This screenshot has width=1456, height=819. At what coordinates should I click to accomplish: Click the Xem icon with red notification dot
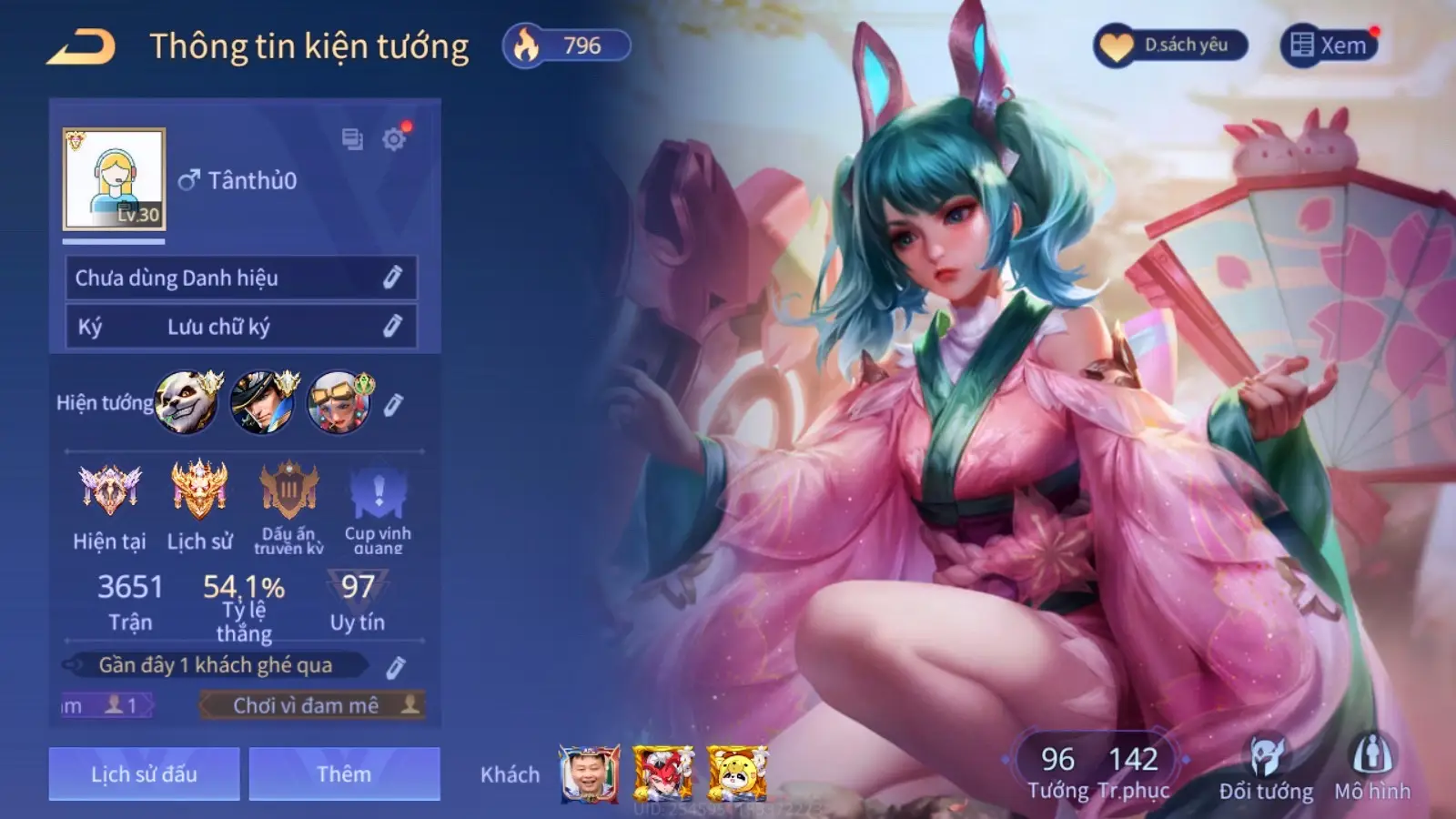pyautogui.click(x=1303, y=43)
